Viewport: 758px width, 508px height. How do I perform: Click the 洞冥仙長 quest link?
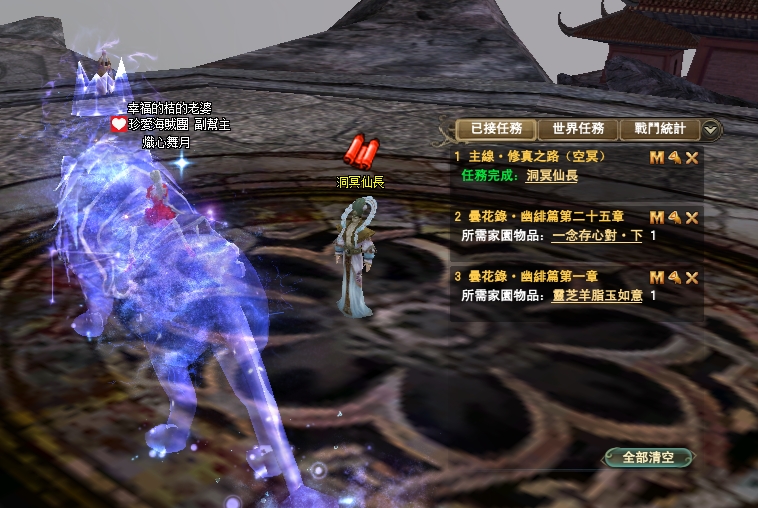[552, 175]
